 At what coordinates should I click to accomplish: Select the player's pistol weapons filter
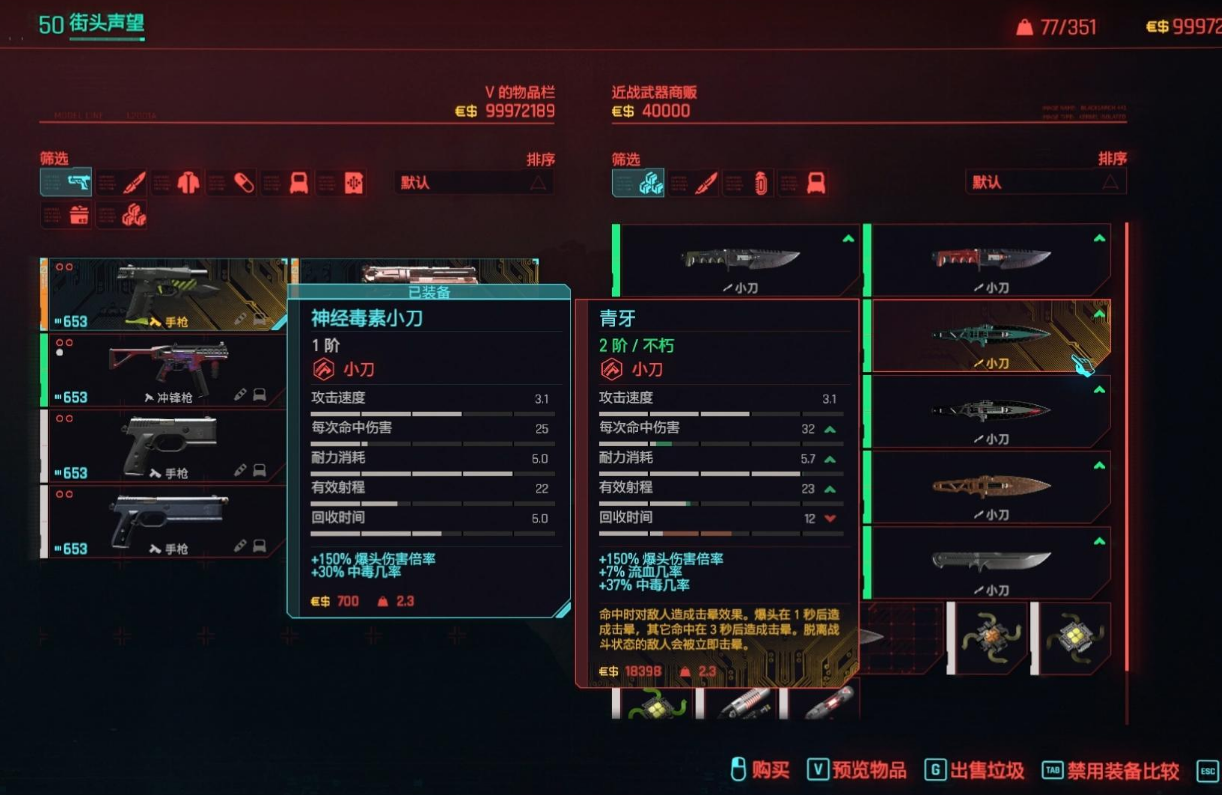(x=66, y=182)
